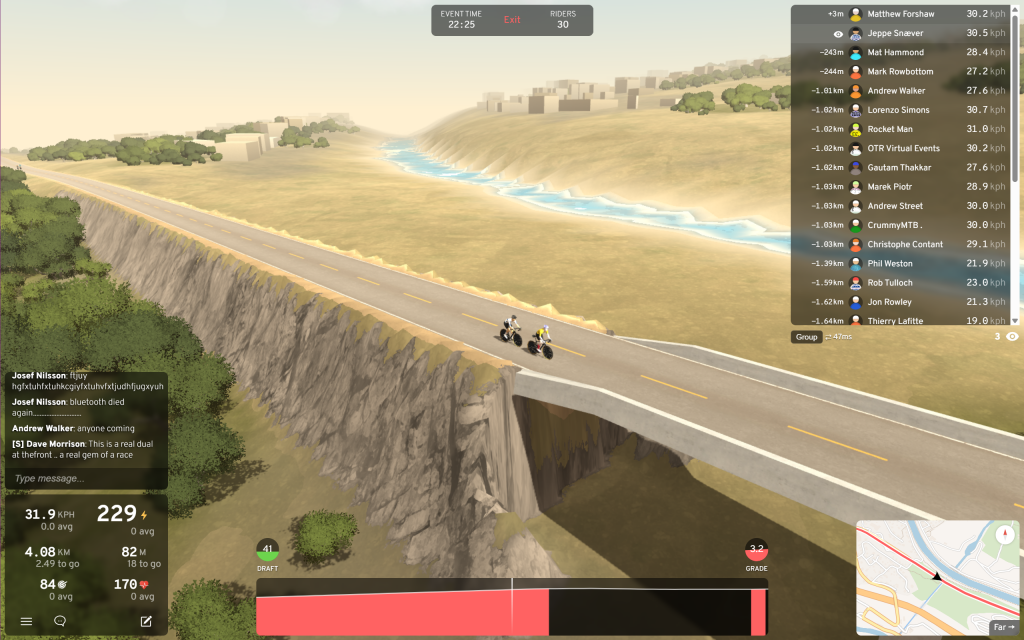Toggle the chat bubble icon
This screenshot has height=640, width=1024.
[x=60, y=621]
